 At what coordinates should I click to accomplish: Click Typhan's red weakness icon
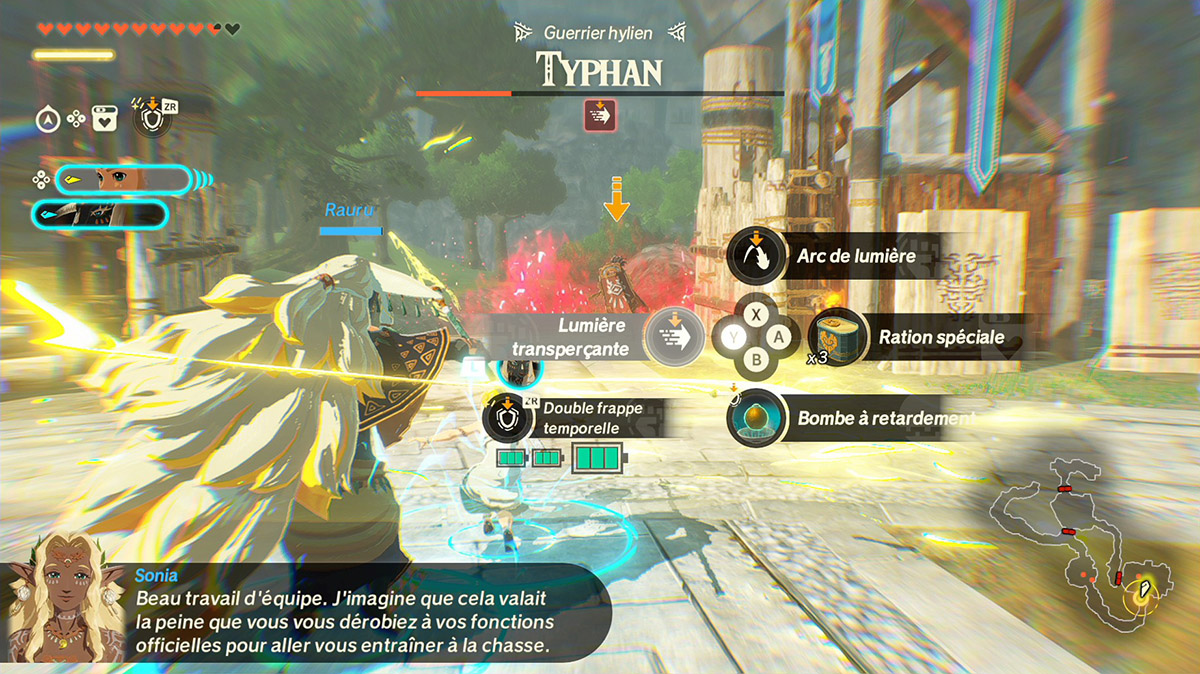tap(600, 116)
